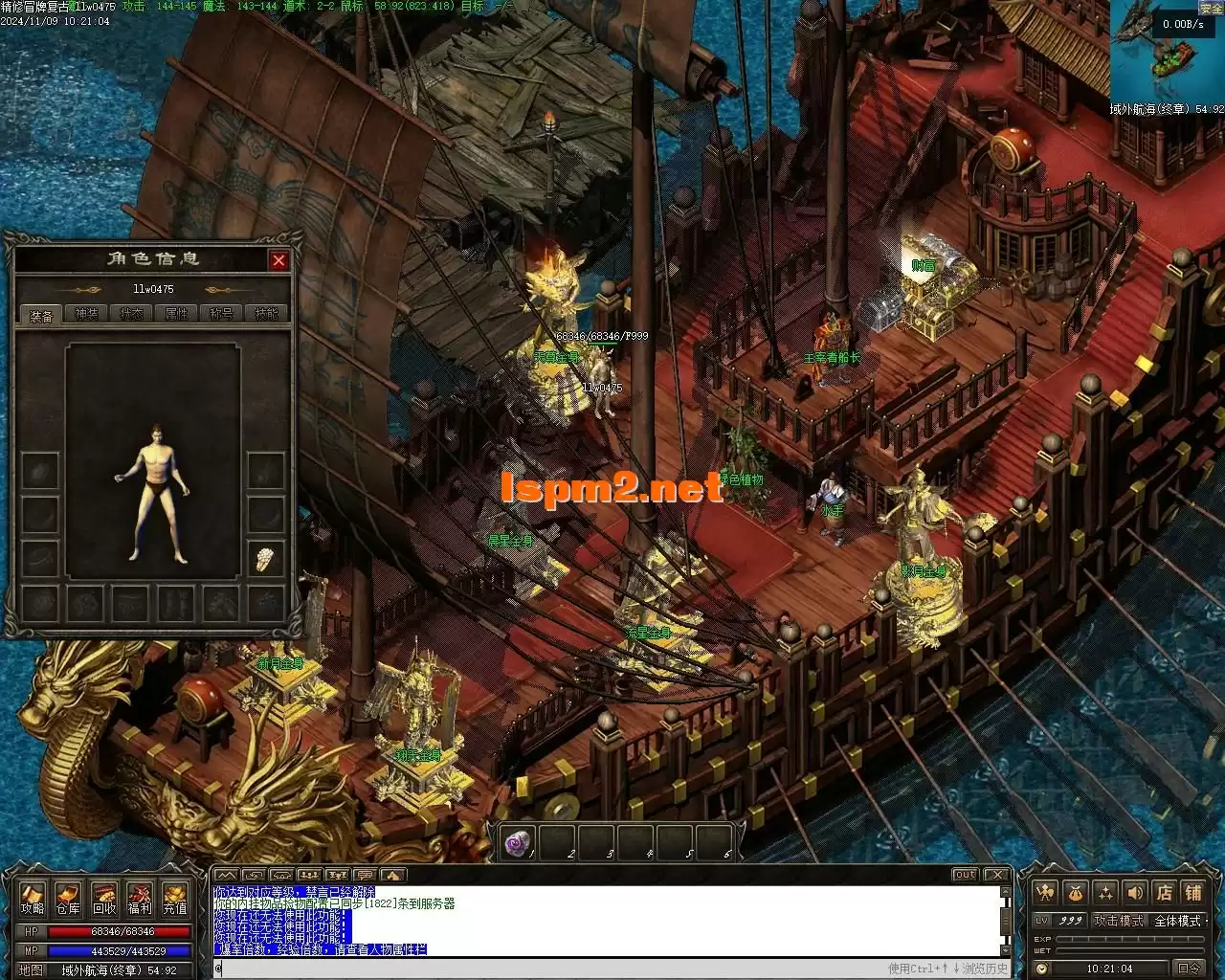The height and width of the screenshot is (980, 1225).
Task: Open the 仓库 warehouse
Action: [68, 898]
